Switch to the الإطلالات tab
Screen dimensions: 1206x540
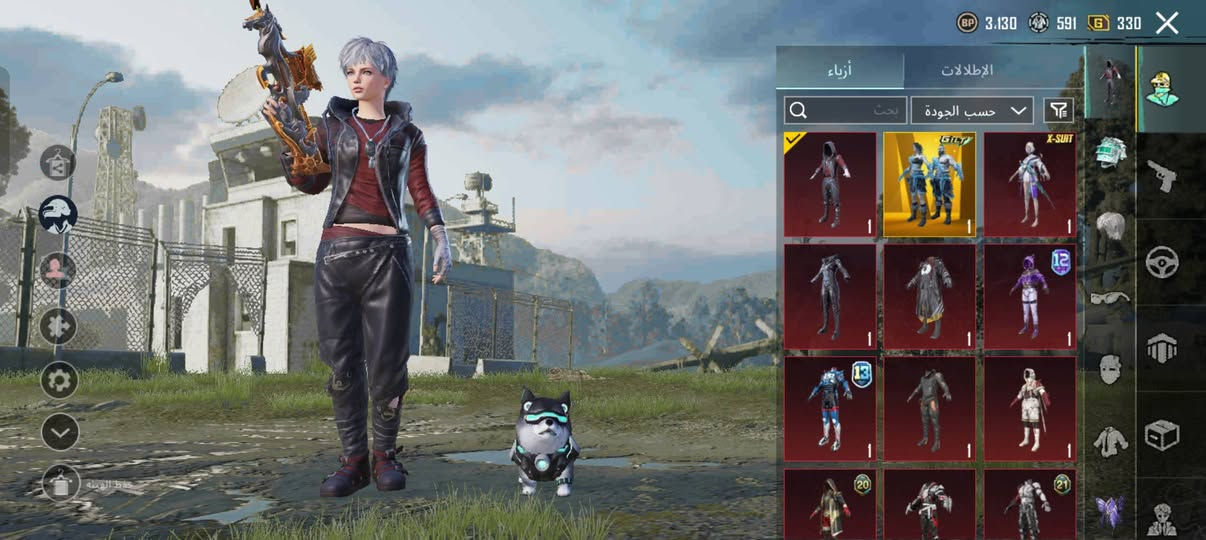point(966,71)
